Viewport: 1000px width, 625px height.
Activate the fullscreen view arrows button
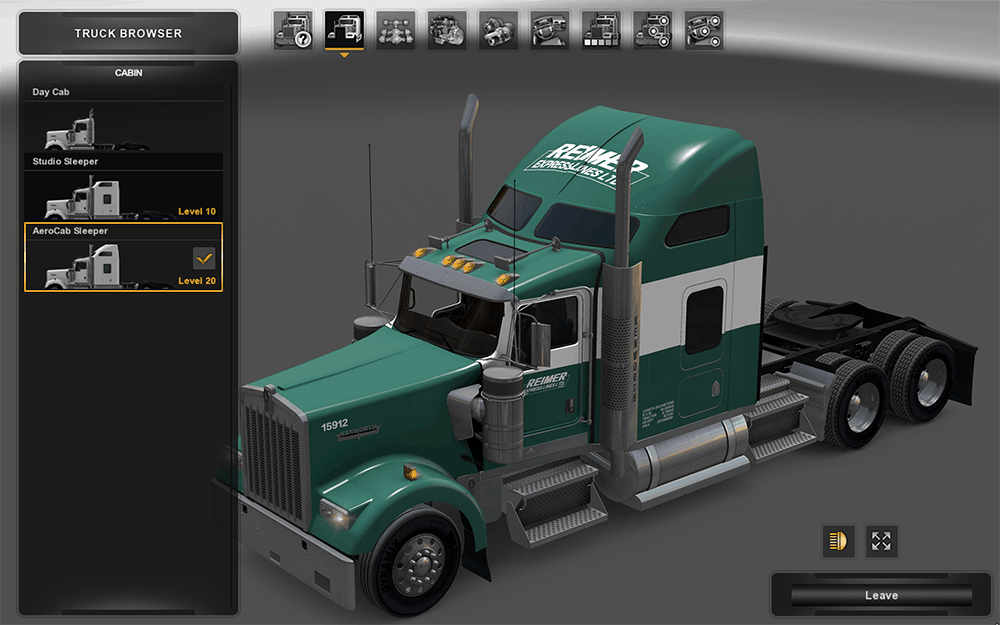[881, 541]
